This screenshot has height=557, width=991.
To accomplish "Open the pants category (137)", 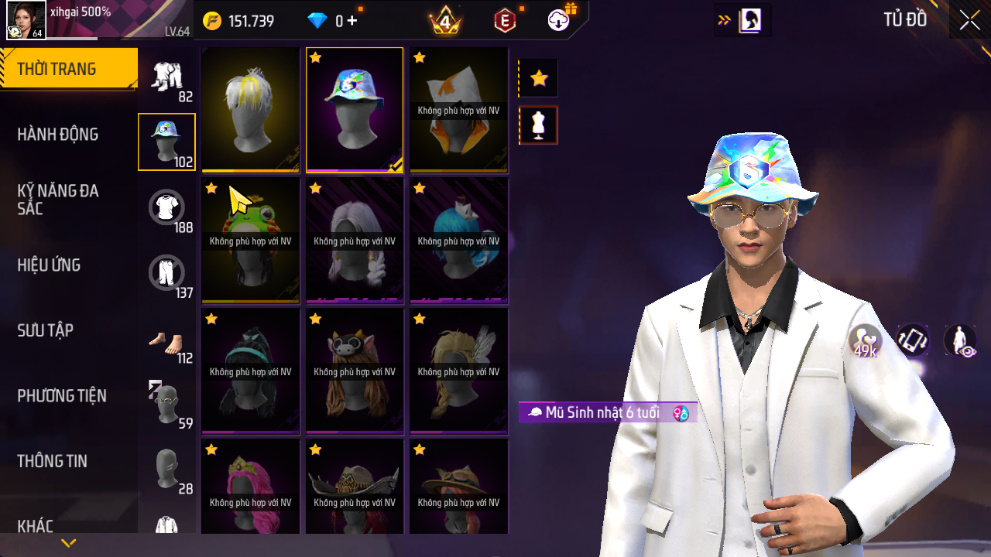I will (167, 275).
